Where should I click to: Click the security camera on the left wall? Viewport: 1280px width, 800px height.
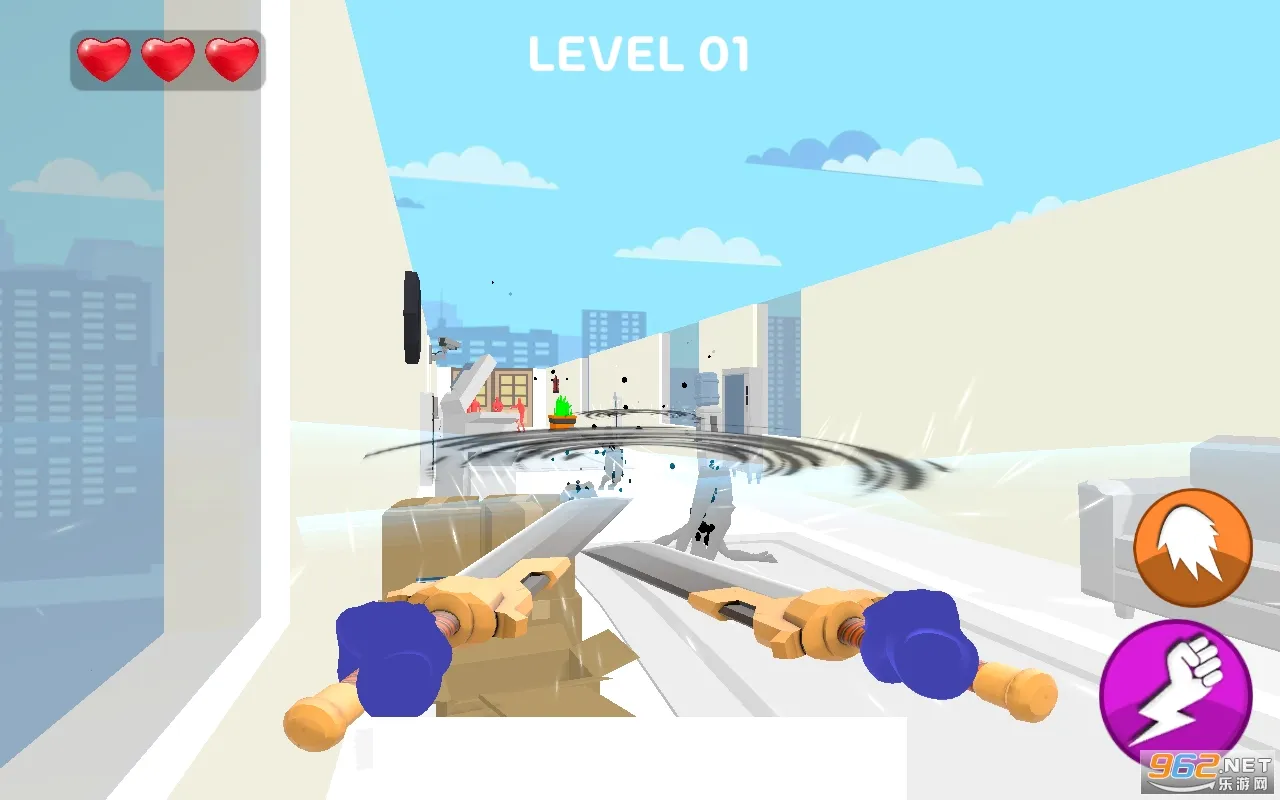pyautogui.click(x=446, y=346)
